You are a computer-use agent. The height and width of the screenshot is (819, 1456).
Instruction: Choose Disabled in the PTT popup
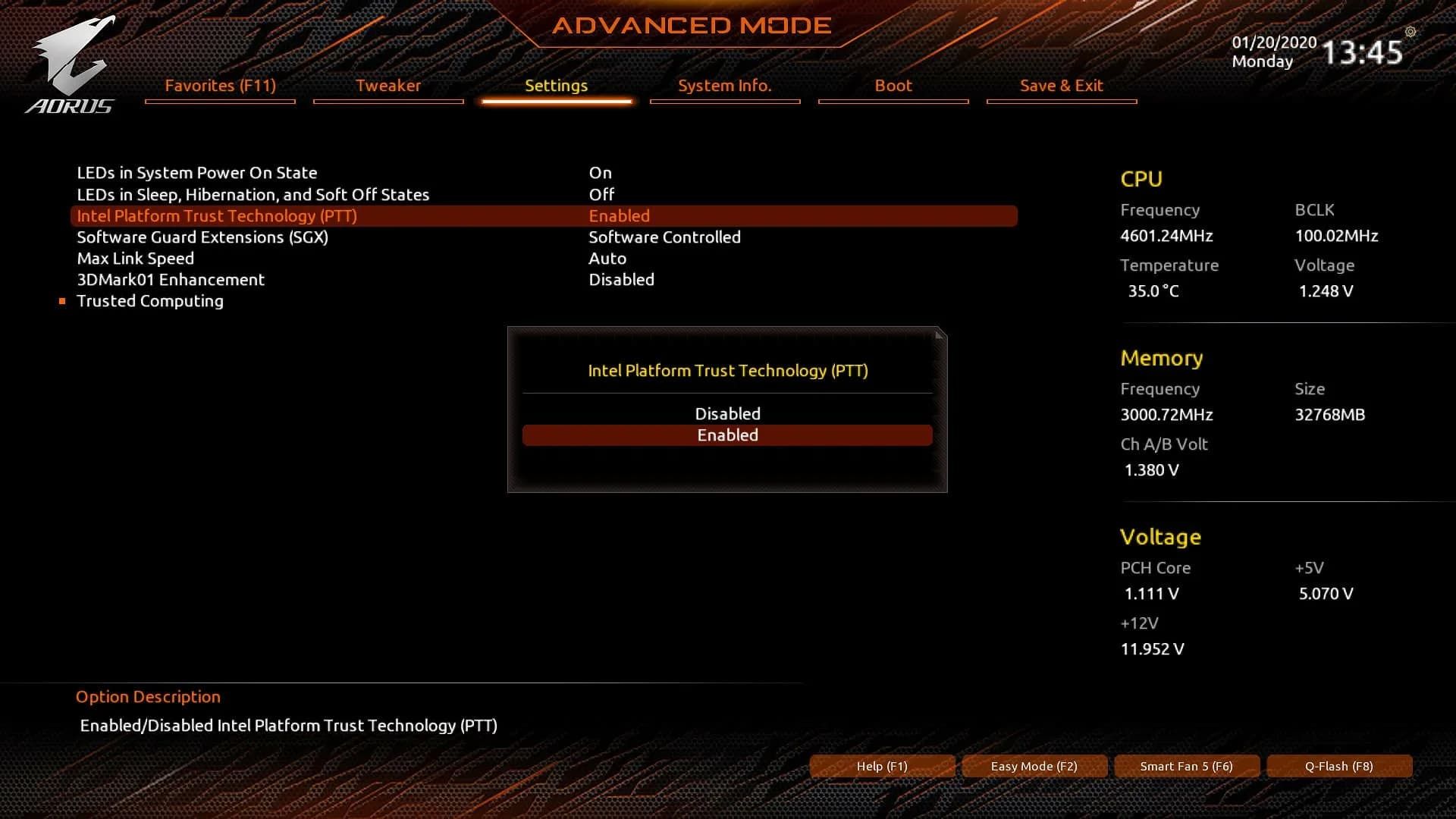pyautogui.click(x=727, y=414)
